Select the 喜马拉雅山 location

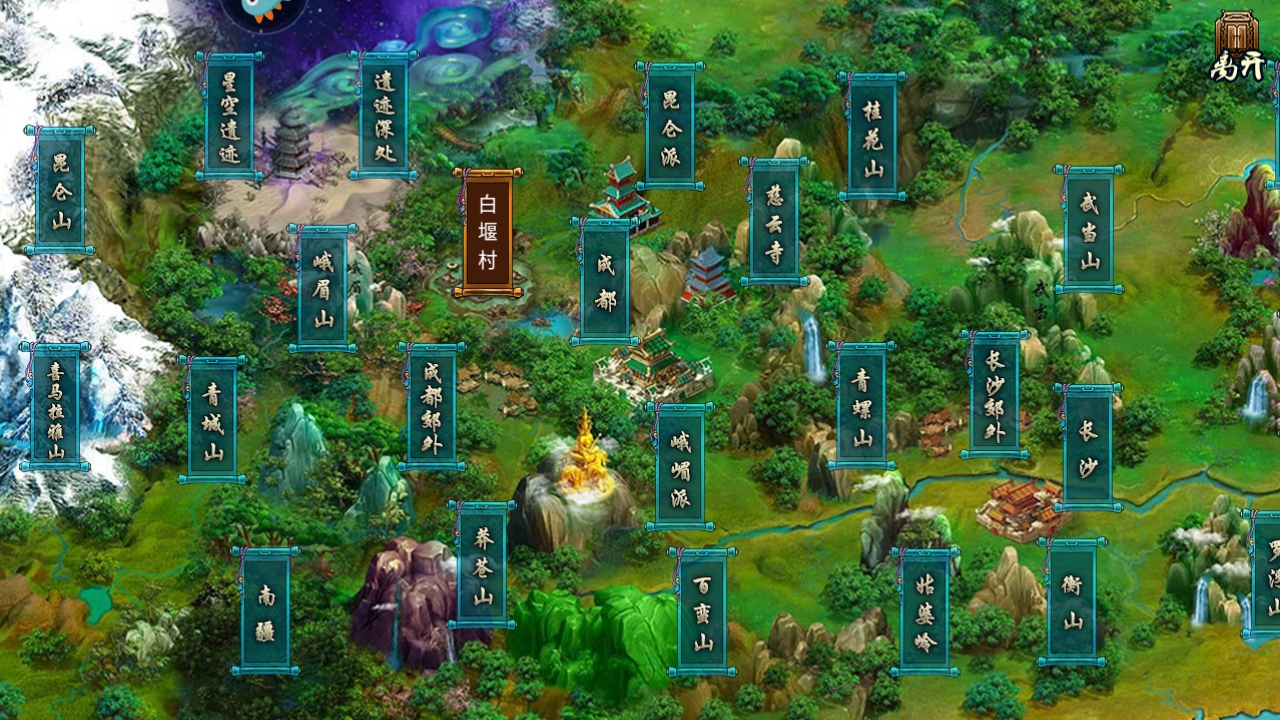coord(55,406)
